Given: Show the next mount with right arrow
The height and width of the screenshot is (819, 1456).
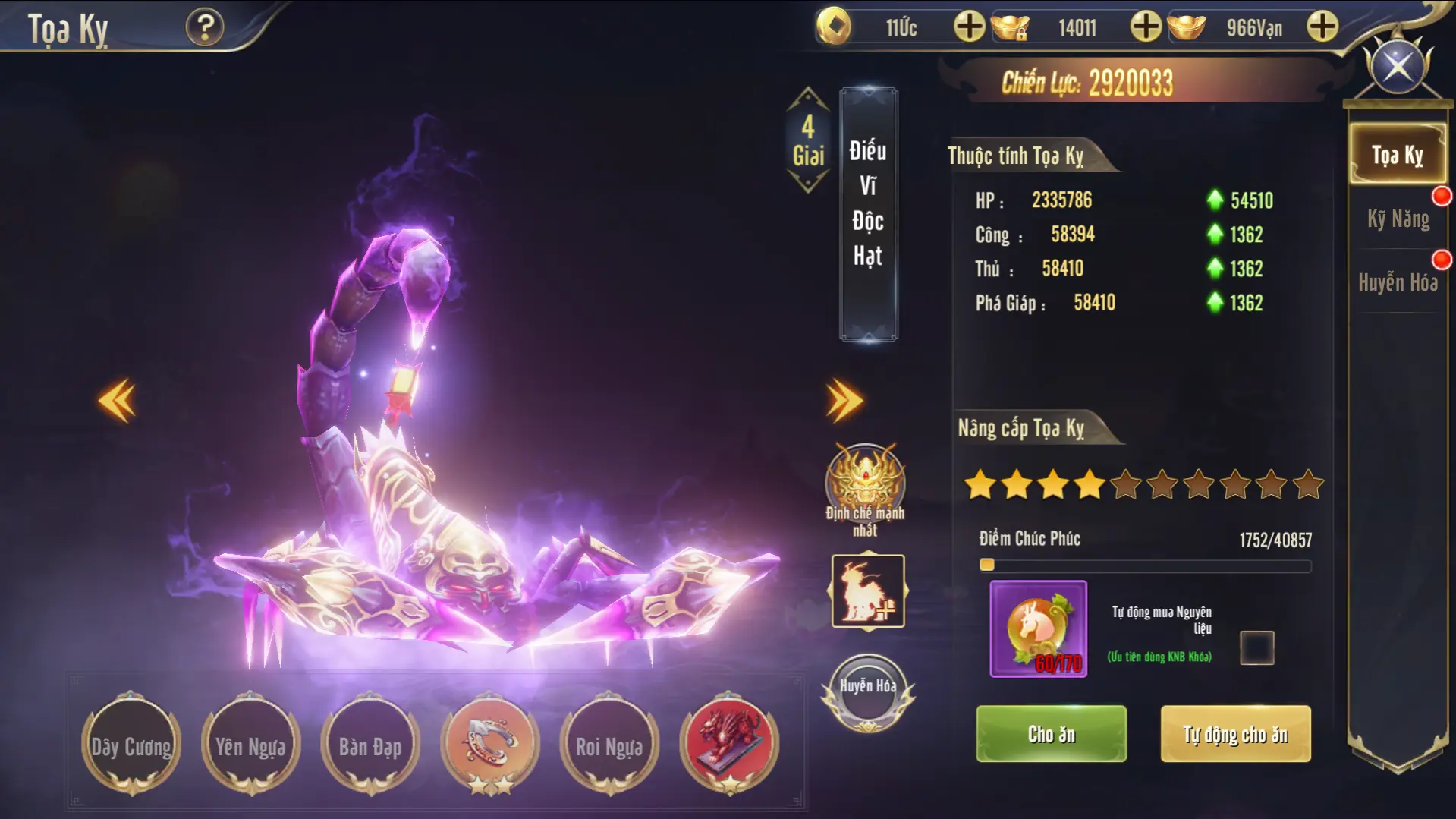Looking at the screenshot, I should click(844, 399).
